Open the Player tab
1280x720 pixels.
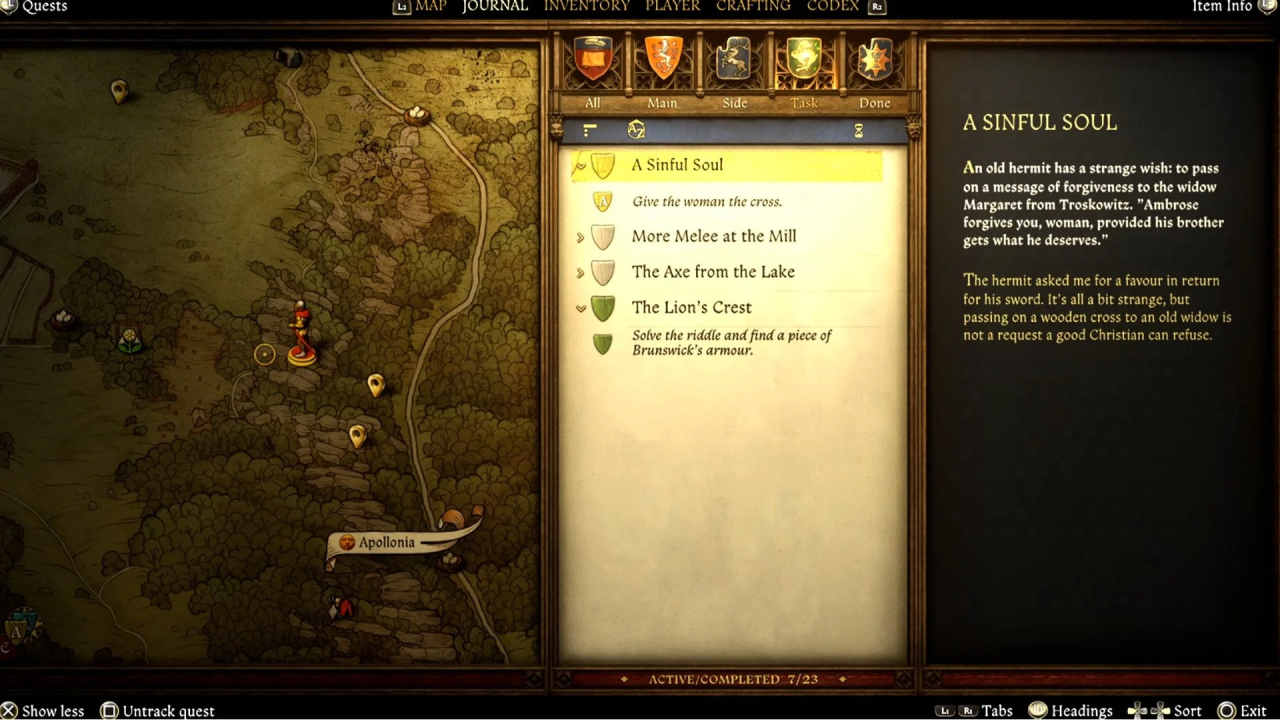coord(672,6)
